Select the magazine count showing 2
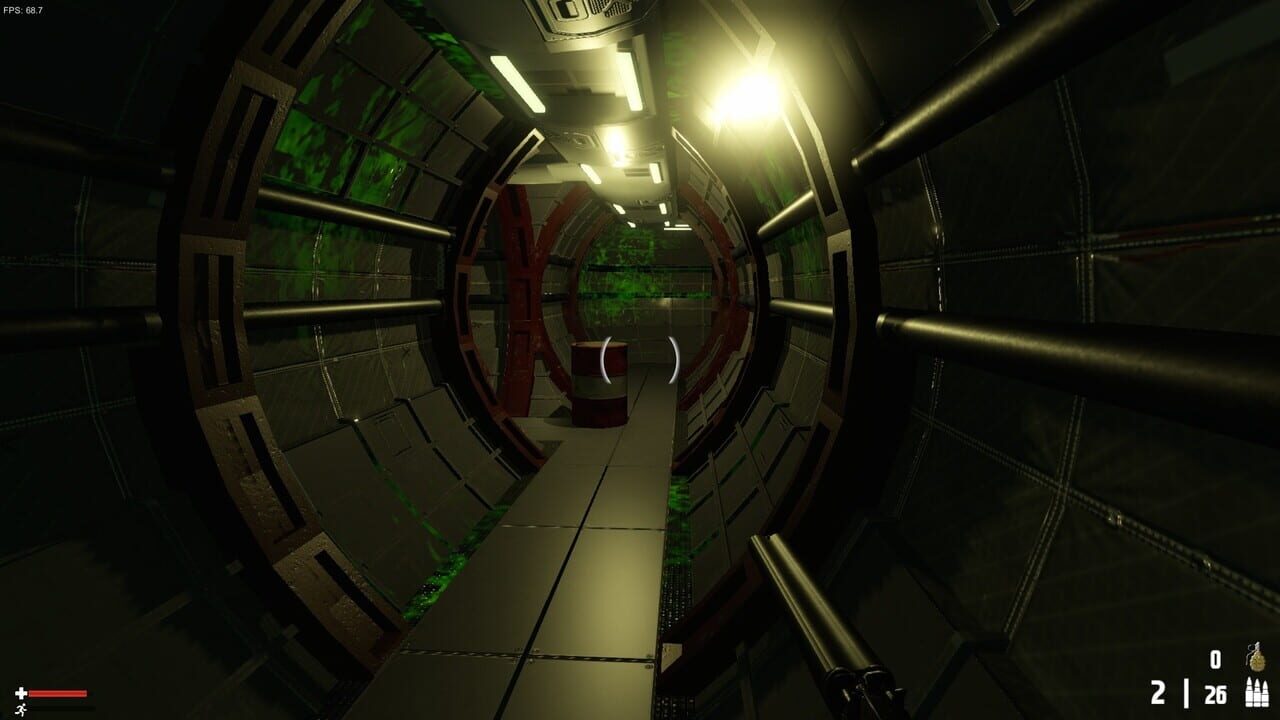The width and height of the screenshot is (1280, 720). (1158, 692)
